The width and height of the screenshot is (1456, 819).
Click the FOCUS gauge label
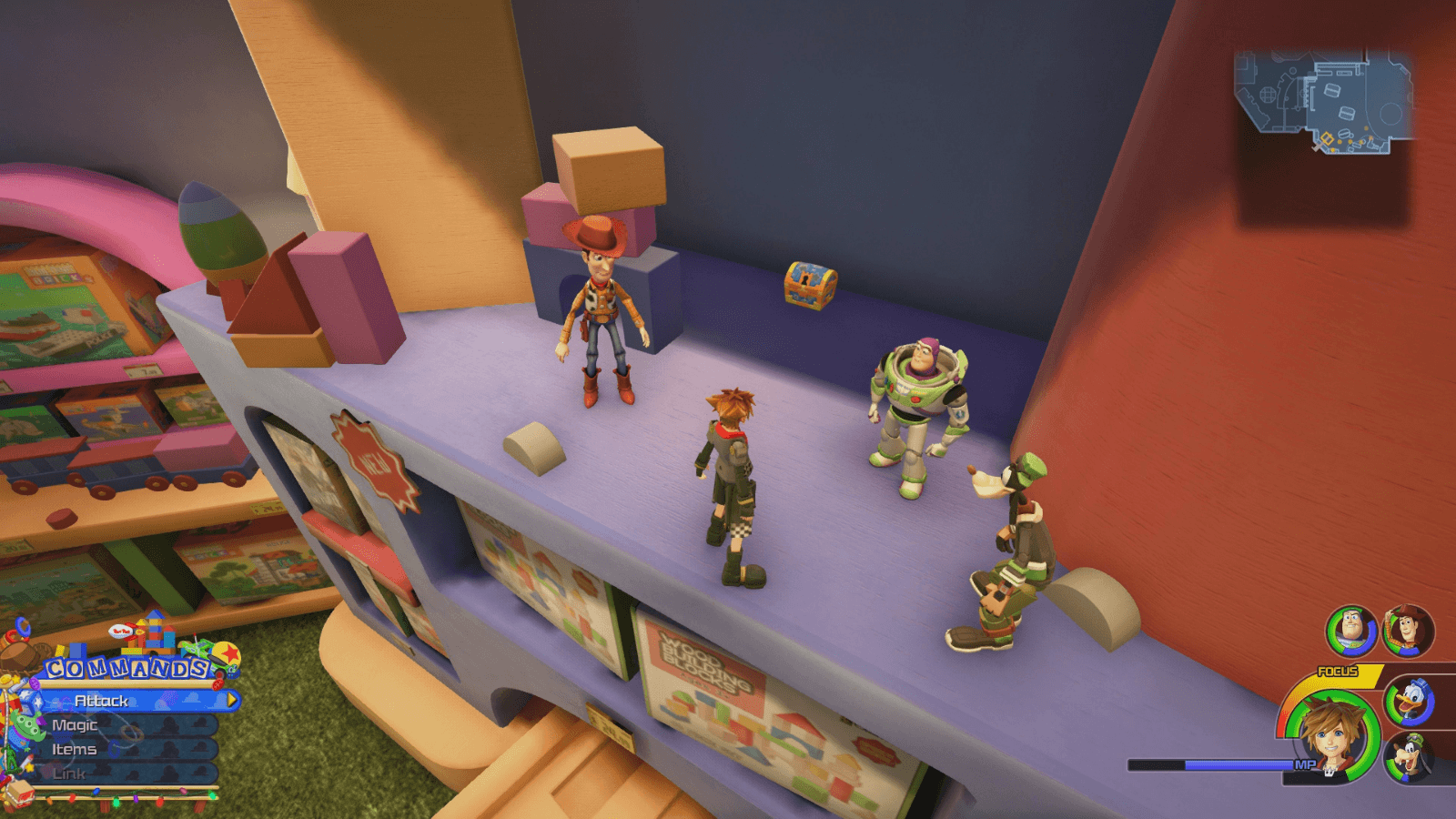coord(1339,671)
